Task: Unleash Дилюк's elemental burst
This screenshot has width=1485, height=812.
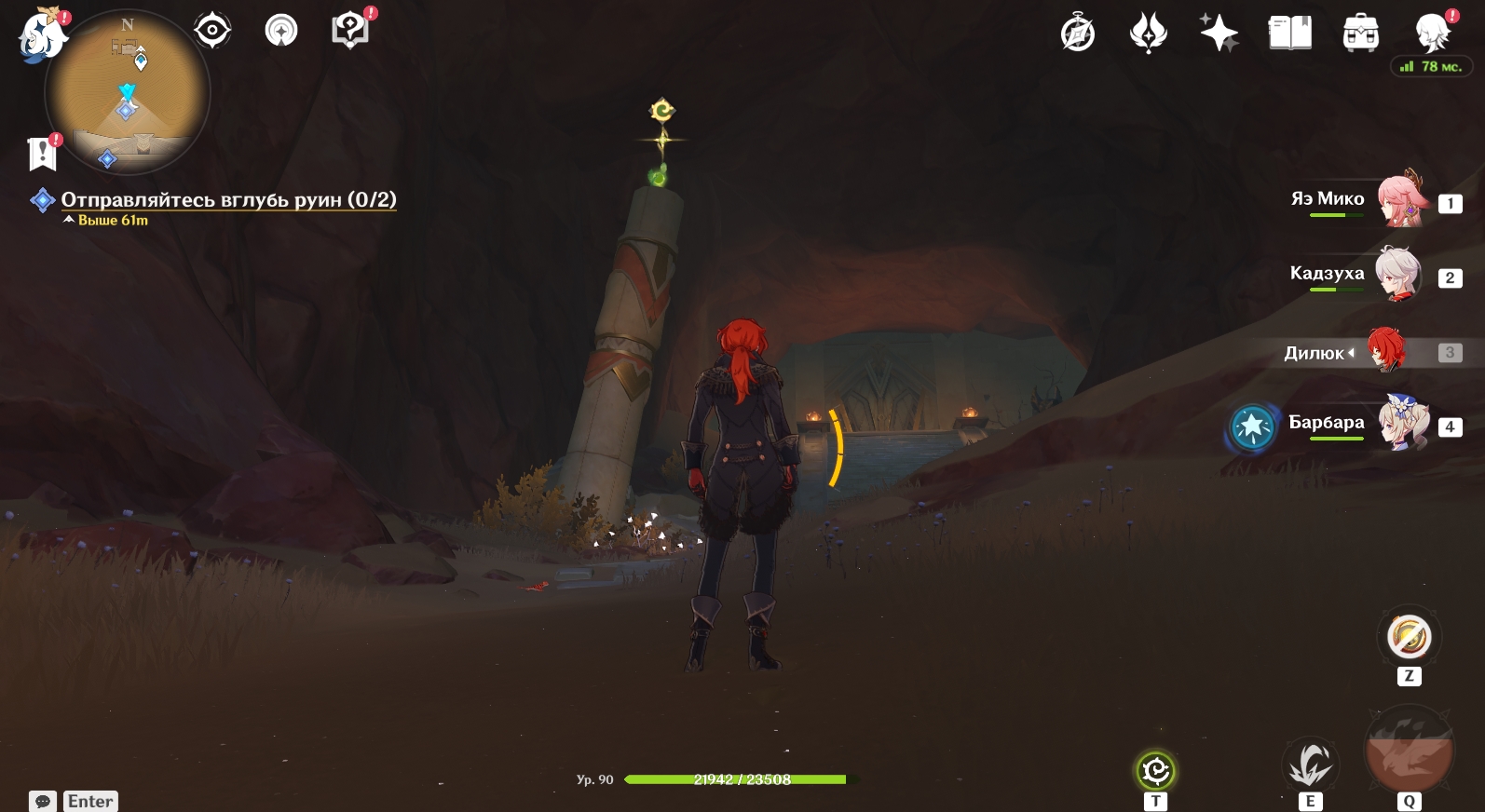Action: coord(1408,751)
